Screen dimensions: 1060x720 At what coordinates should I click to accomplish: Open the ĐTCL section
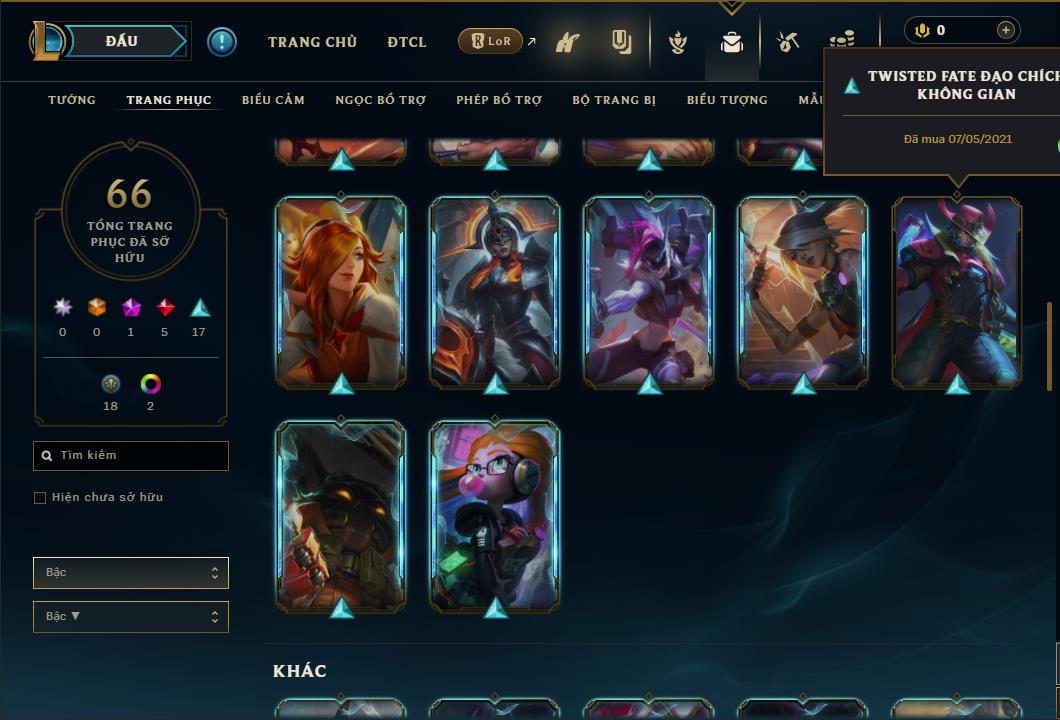click(x=407, y=42)
